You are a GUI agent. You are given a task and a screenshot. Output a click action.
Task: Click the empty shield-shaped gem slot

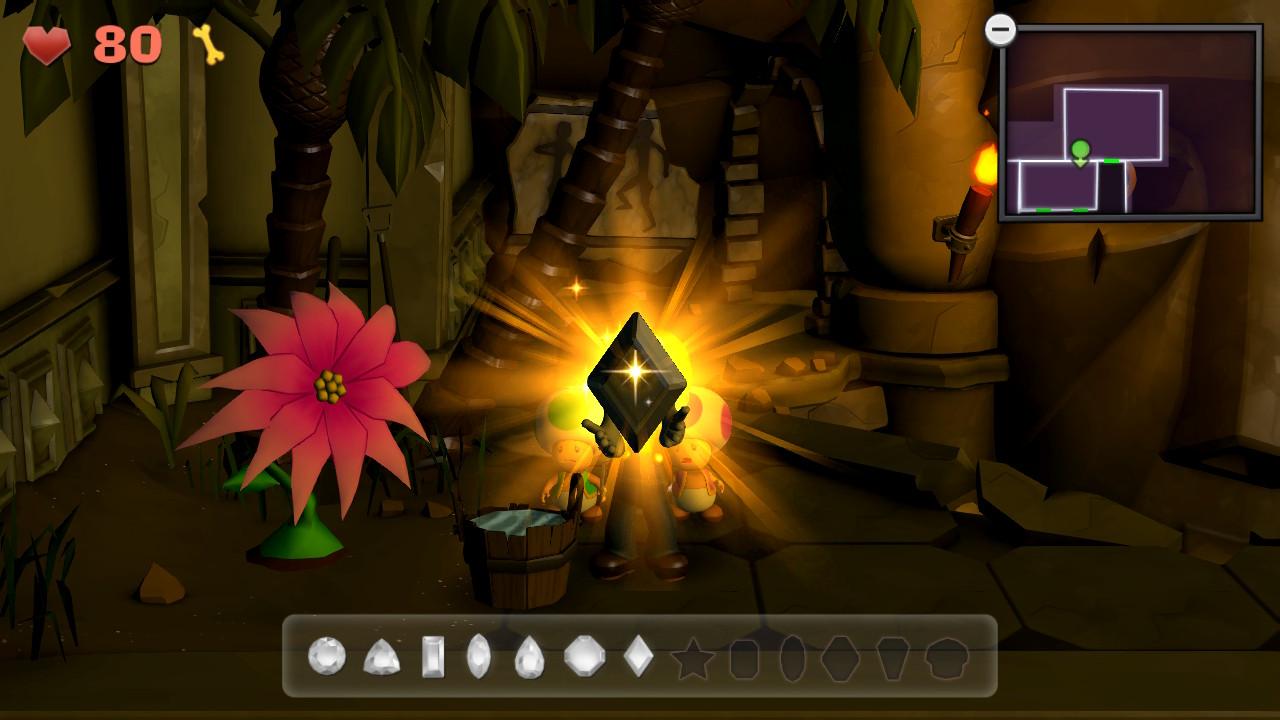click(x=893, y=659)
